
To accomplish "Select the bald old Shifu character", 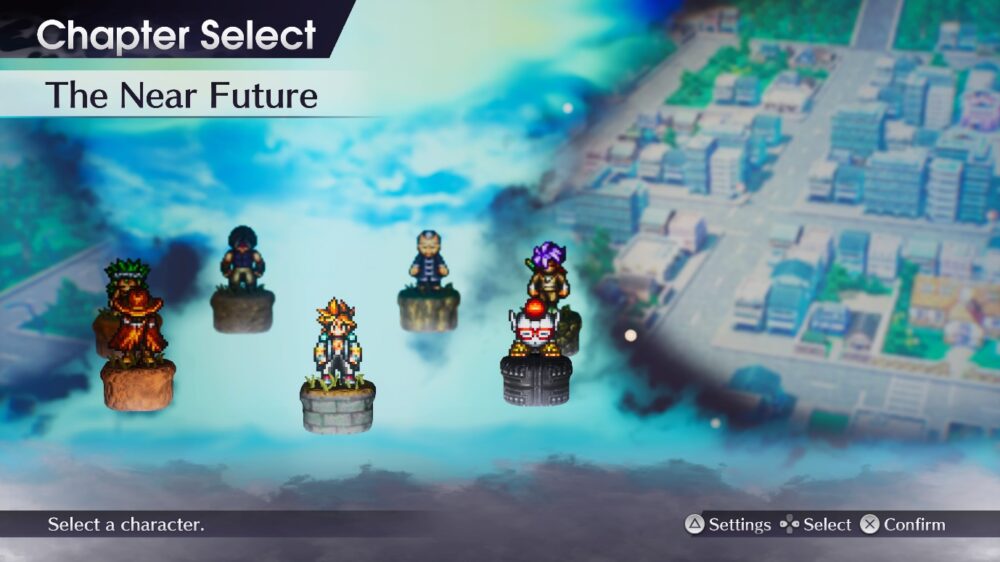I will (428, 262).
